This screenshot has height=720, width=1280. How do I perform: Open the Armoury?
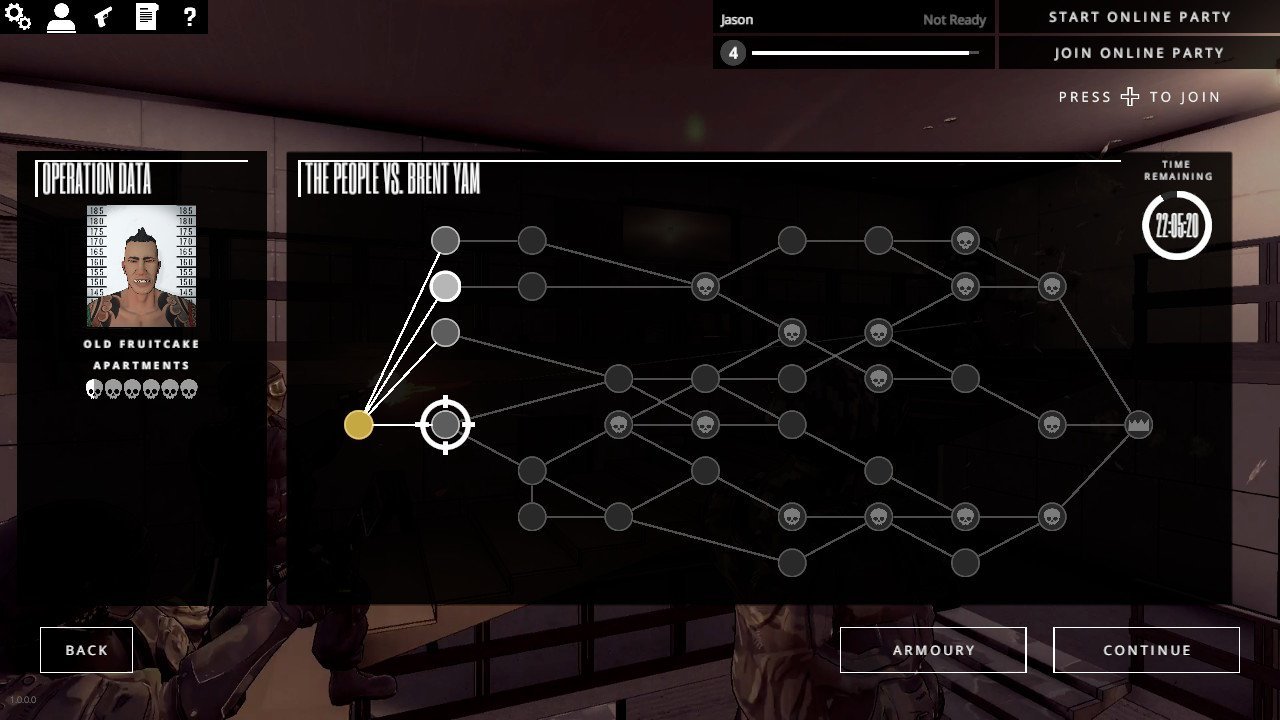(x=933, y=650)
